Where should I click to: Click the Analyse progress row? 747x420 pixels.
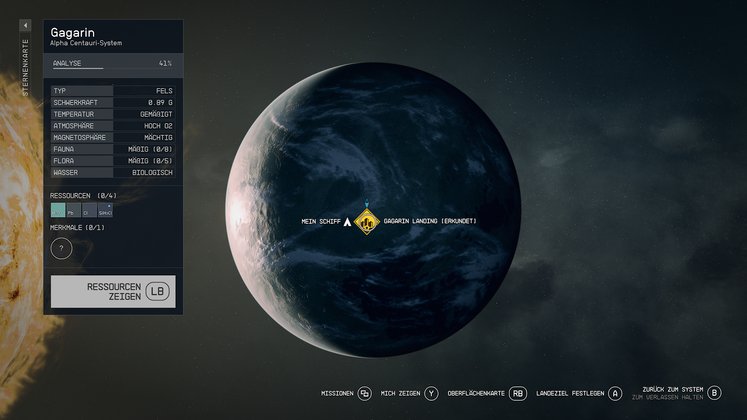(113, 63)
